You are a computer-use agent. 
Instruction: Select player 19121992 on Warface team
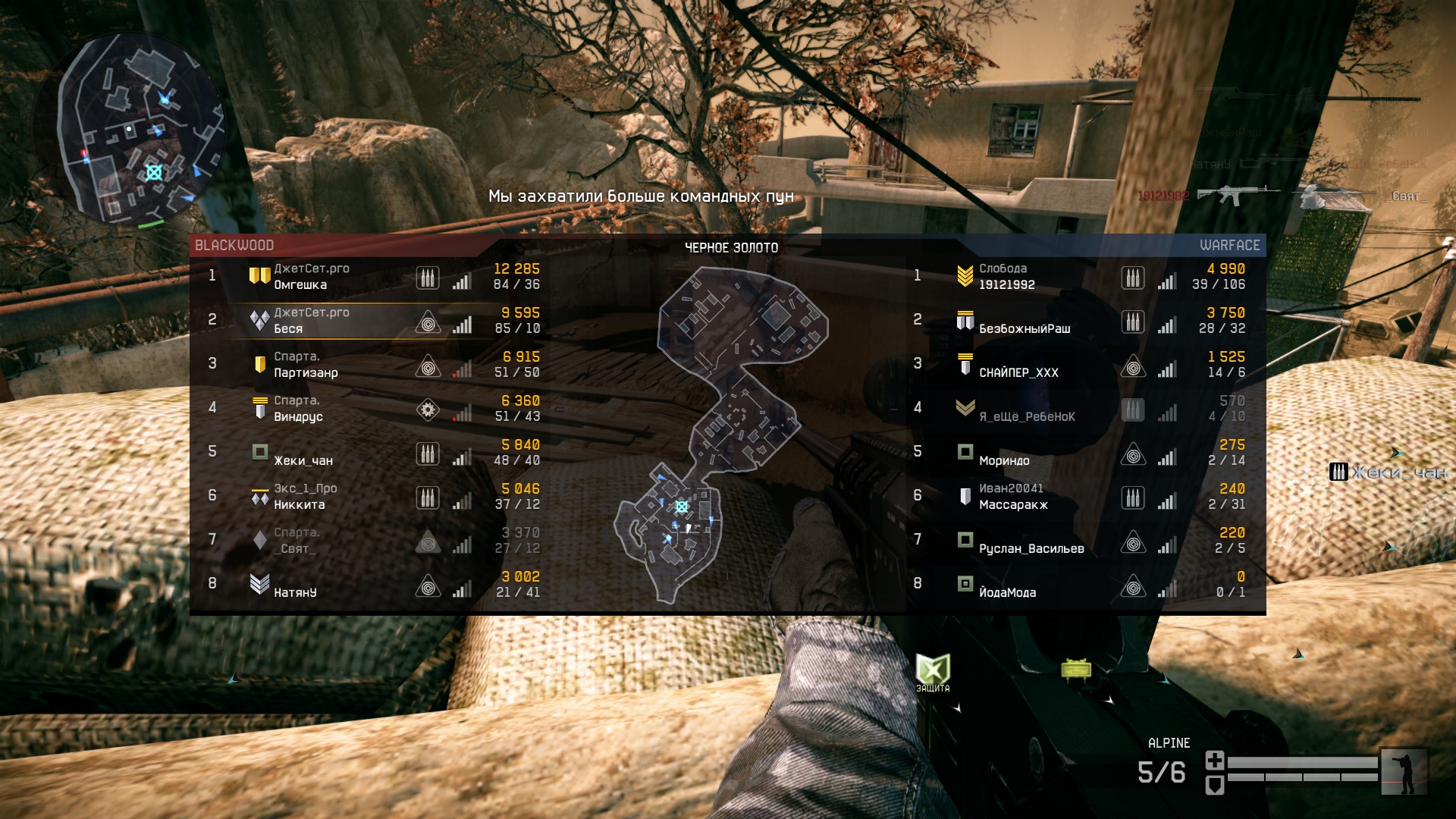point(1006,285)
